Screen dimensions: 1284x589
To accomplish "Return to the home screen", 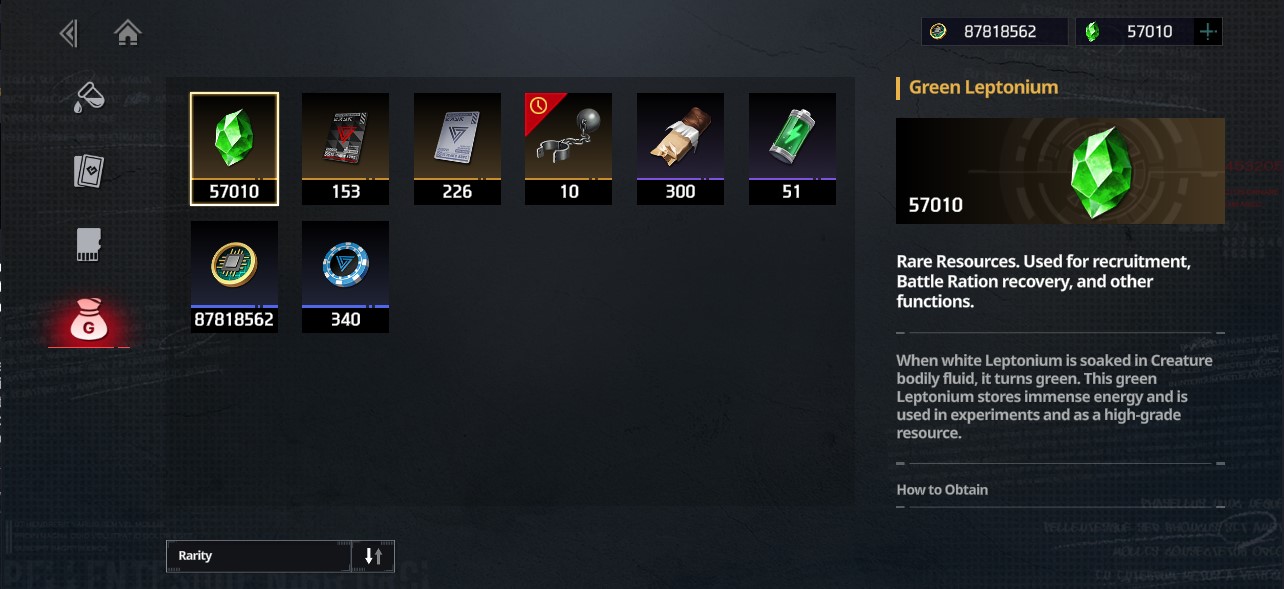I will point(127,34).
